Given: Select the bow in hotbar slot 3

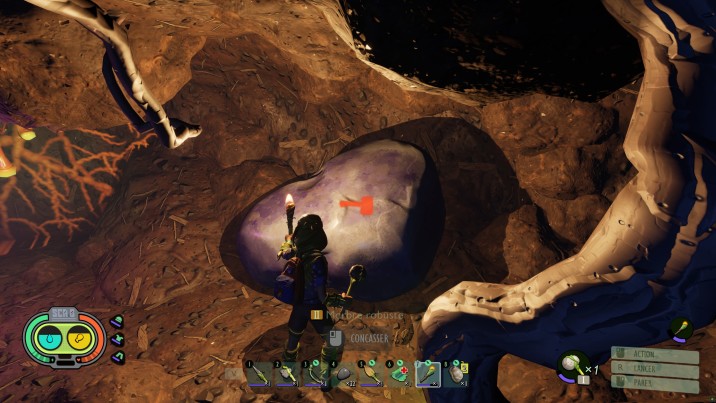Looking at the screenshot, I should point(315,374).
